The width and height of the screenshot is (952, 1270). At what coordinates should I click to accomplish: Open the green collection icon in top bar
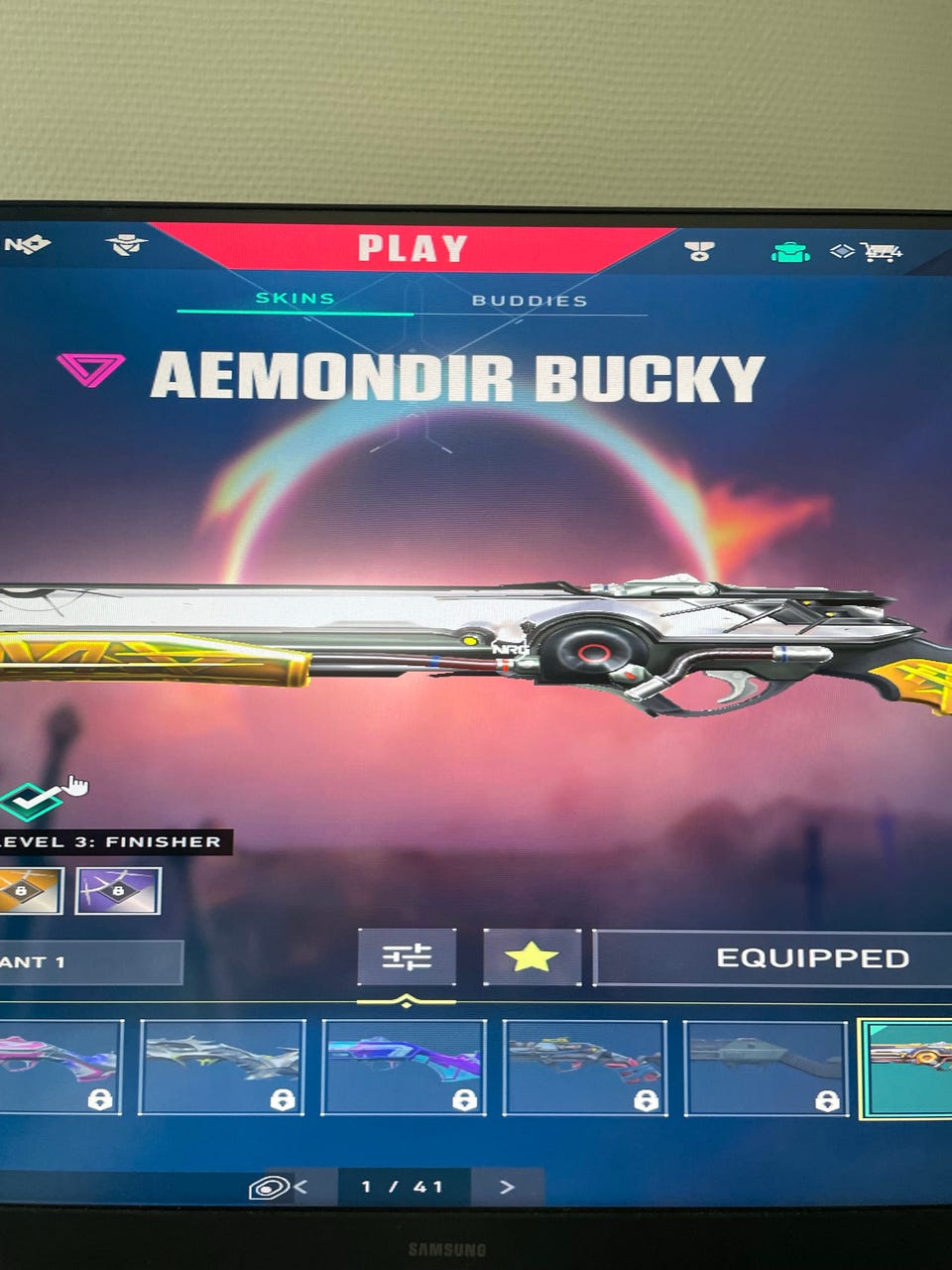pyautogui.click(x=789, y=252)
